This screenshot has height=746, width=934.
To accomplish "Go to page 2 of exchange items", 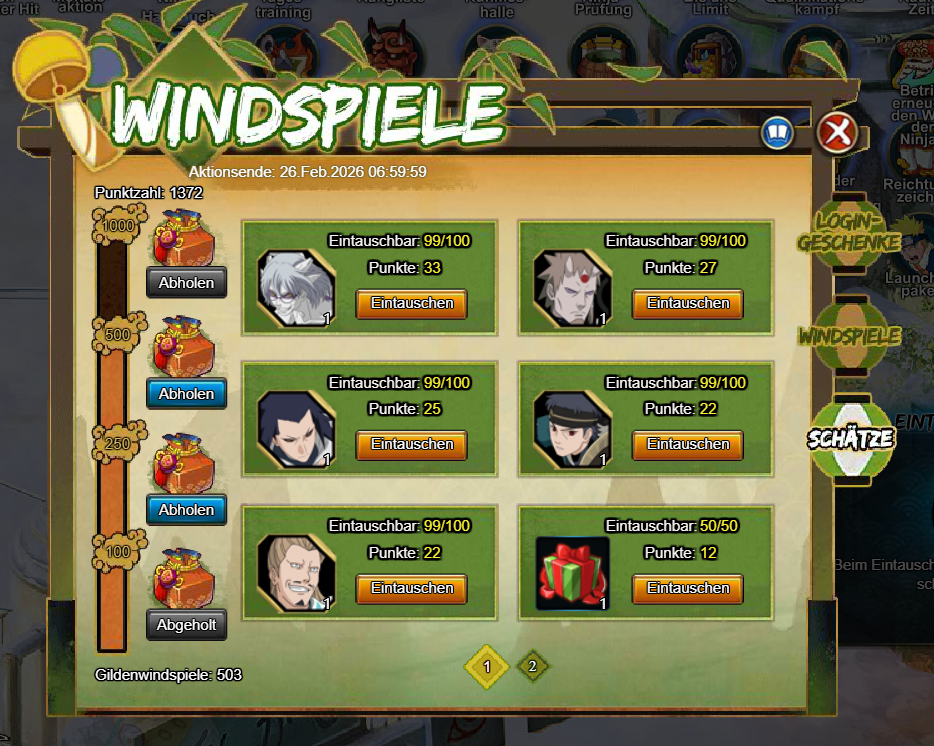I will coord(533,666).
